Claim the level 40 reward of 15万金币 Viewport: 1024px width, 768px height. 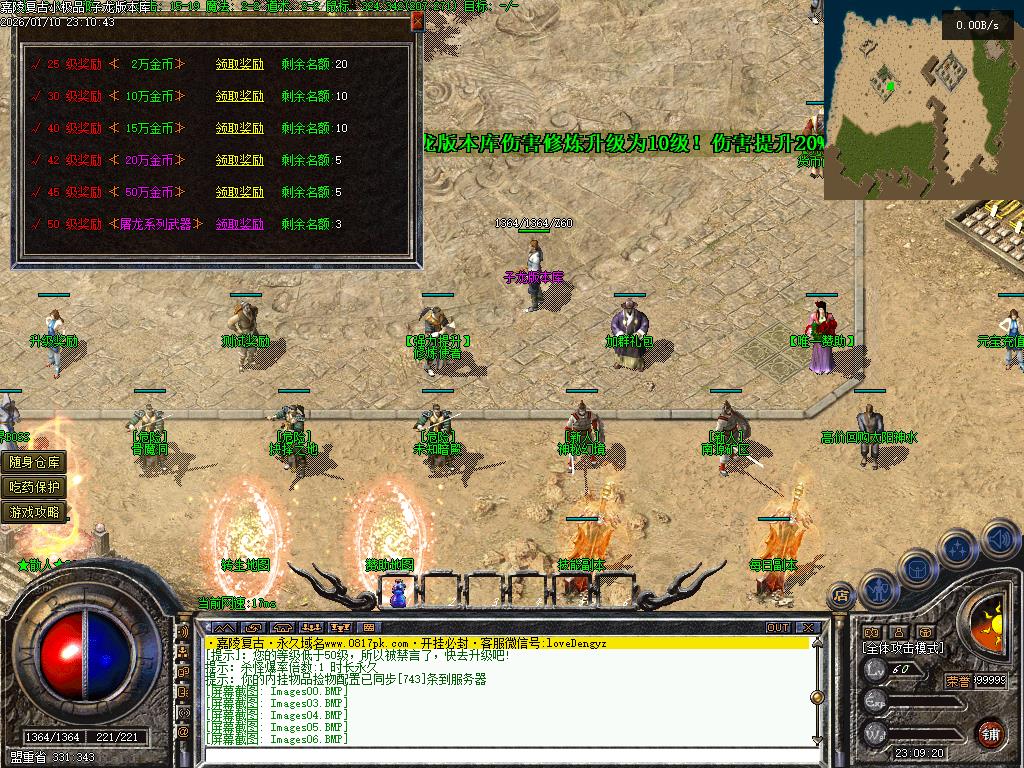pyautogui.click(x=240, y=128)
